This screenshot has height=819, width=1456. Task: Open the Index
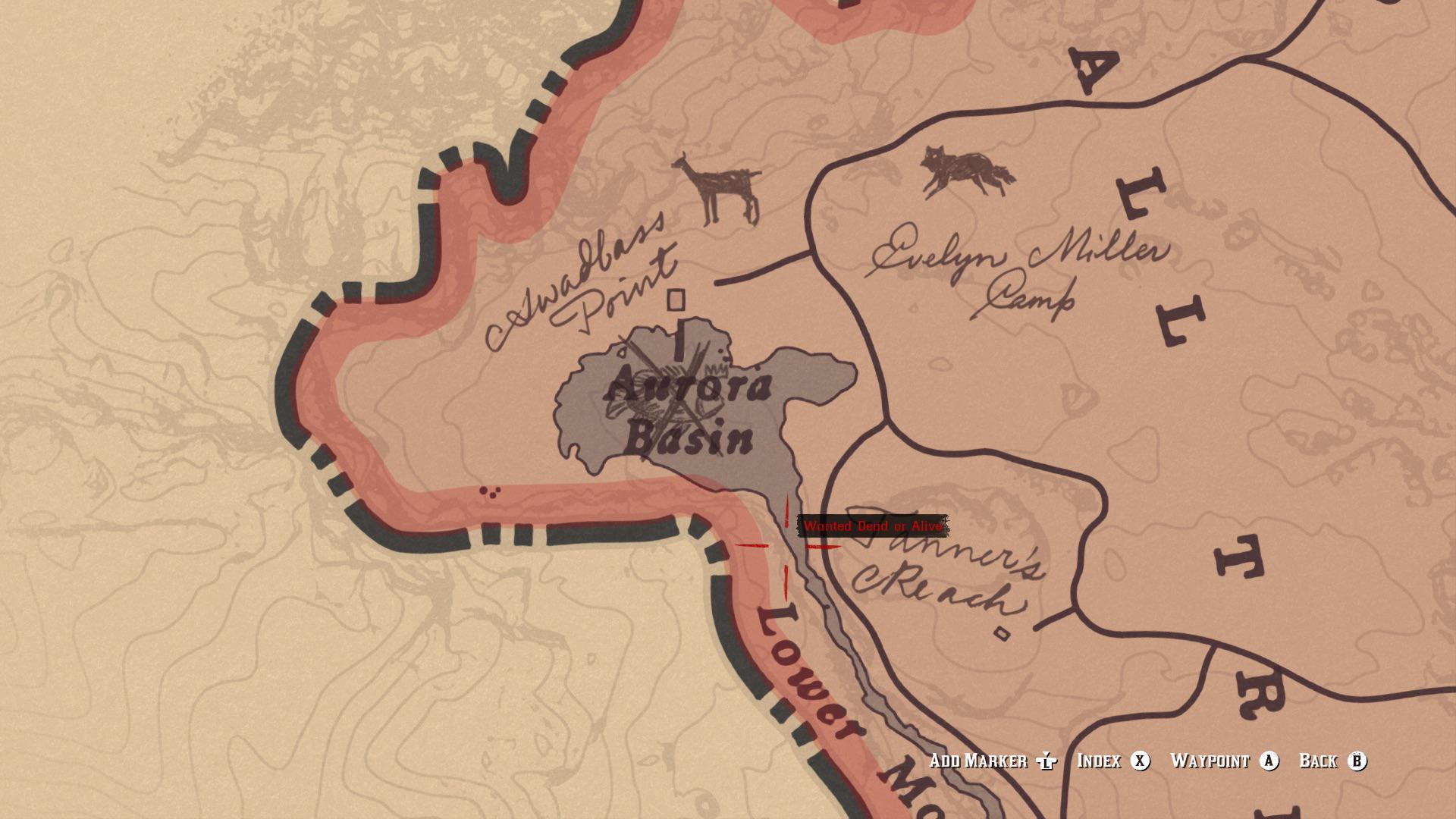coord(1100,761)
